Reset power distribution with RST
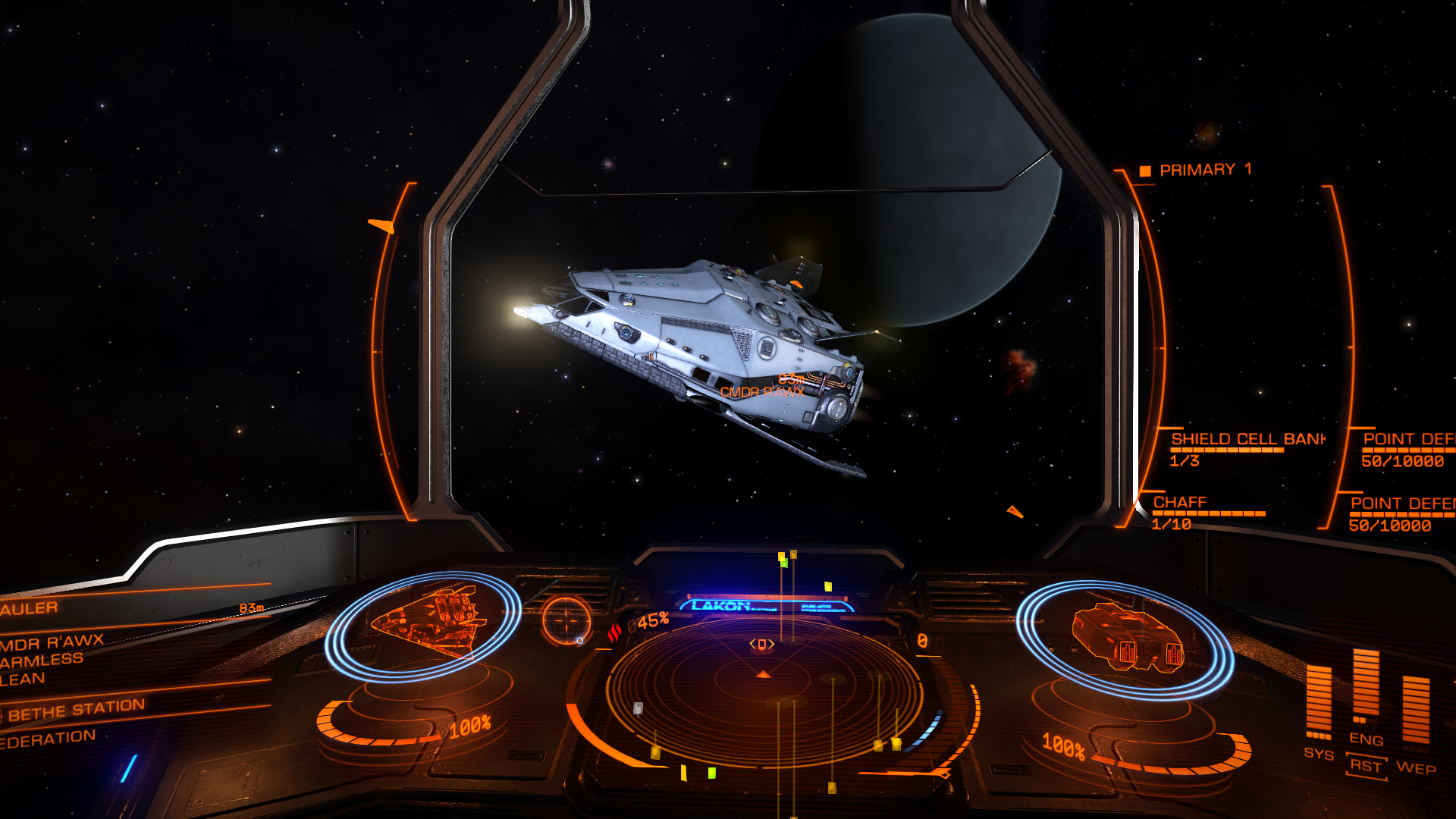The width and height of the screenshot is (1456, 819). pos(1366,766)
